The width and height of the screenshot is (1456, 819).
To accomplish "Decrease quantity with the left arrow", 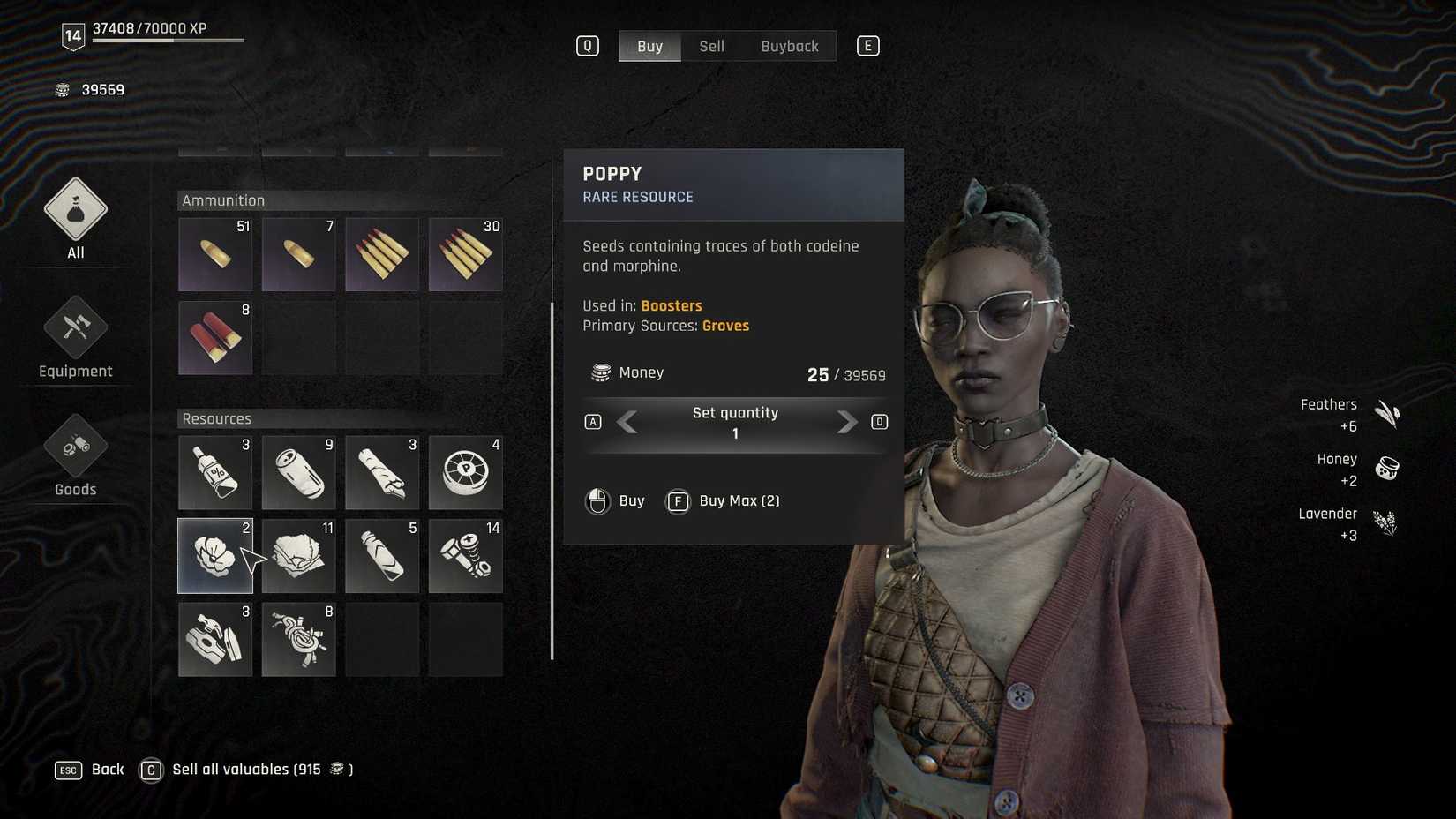I will click(x=627, y=423).
